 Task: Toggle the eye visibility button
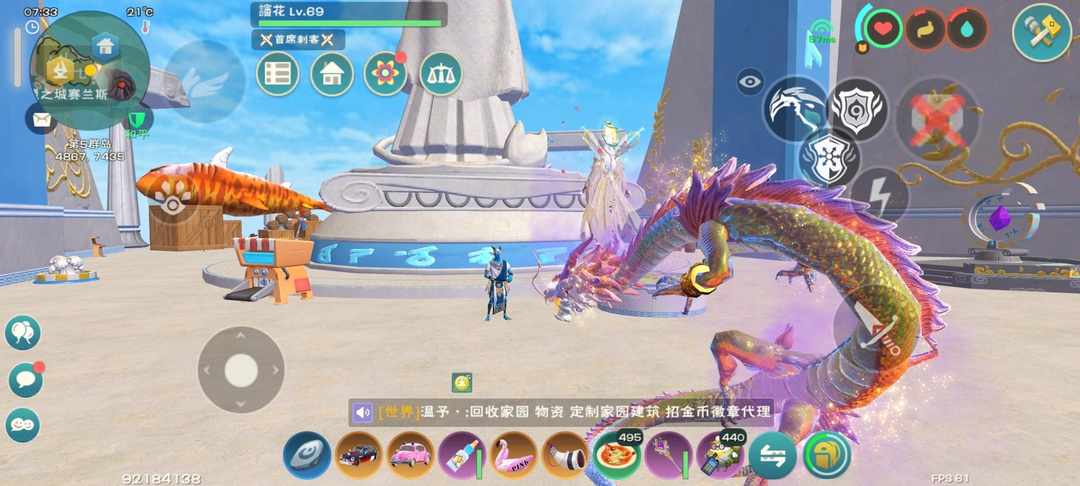[750, 81]
